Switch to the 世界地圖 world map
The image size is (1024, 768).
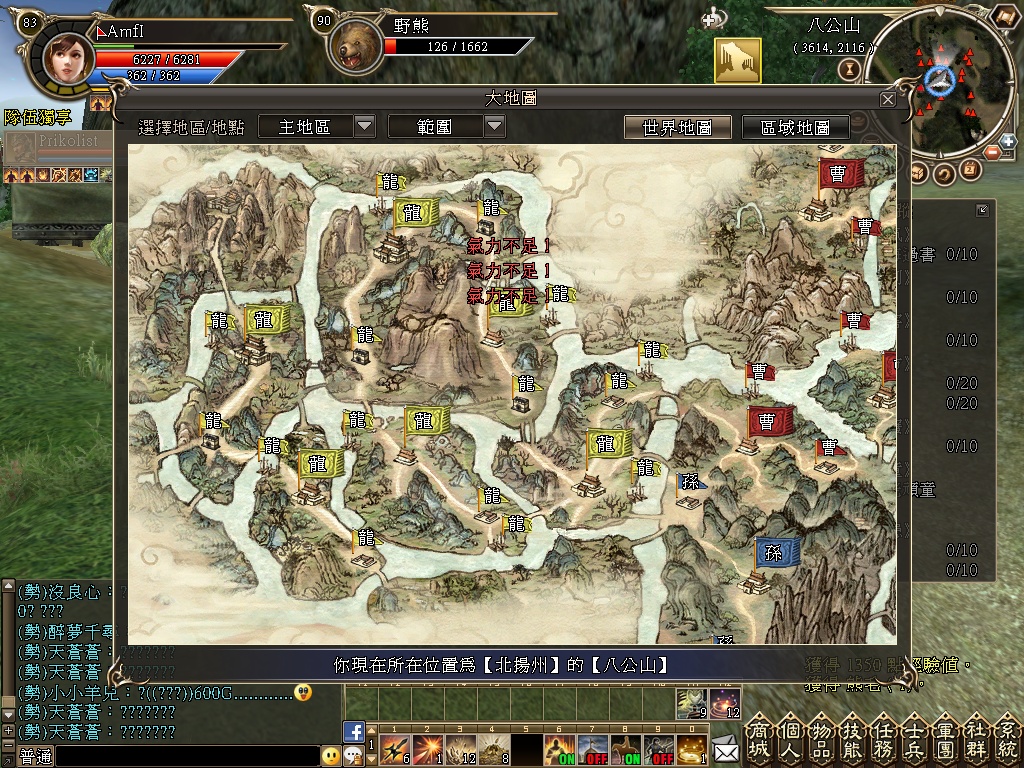[677, 127]
